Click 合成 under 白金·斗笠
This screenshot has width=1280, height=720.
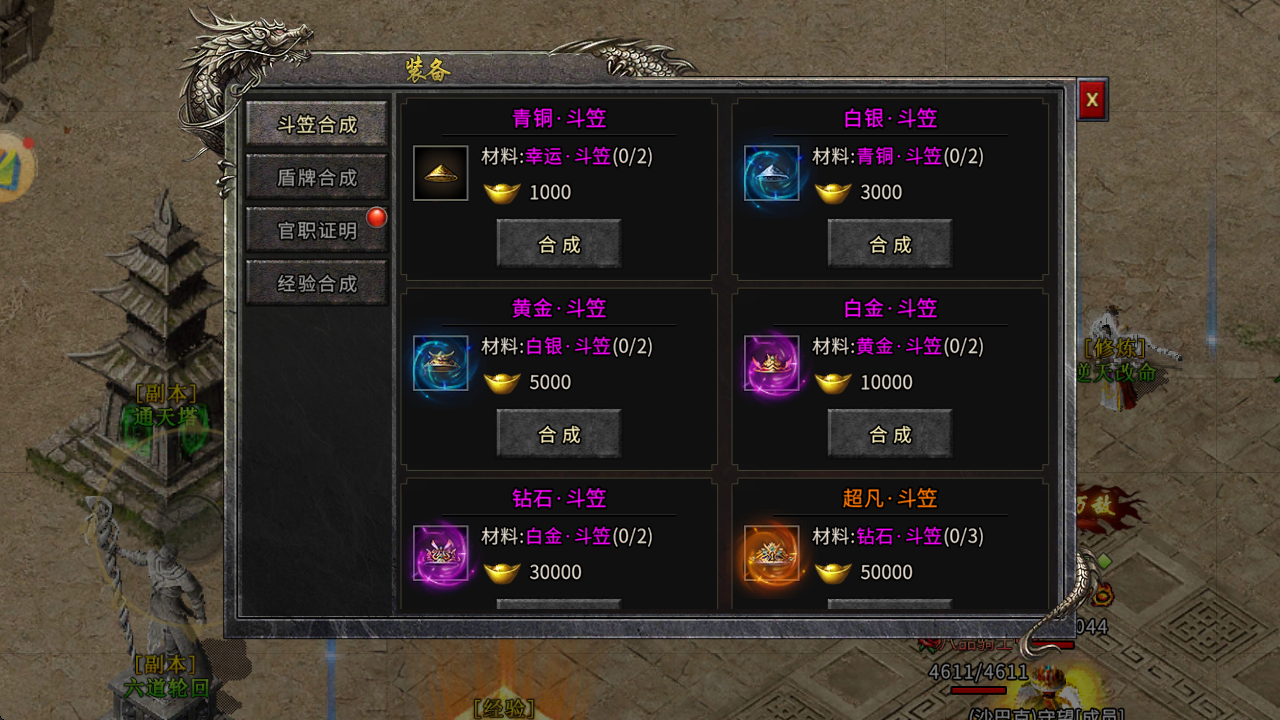[x=889, y=433]
